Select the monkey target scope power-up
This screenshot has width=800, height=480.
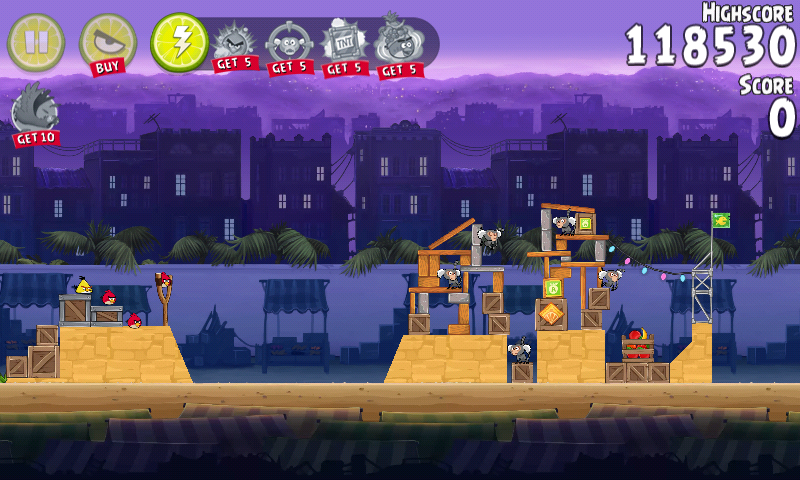(x=289, y=45)
